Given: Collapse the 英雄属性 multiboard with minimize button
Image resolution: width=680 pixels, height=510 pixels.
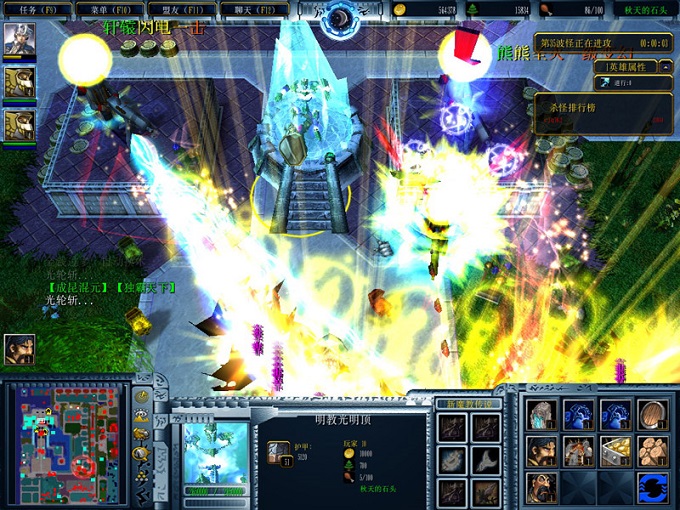Looking at the screenshot, I should [666, 66].
